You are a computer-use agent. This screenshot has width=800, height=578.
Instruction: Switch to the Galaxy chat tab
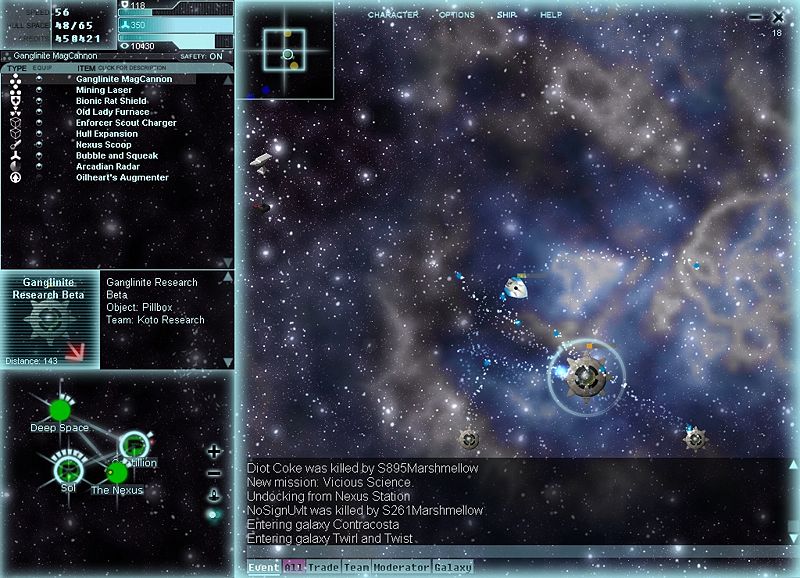tap(453, 568)
